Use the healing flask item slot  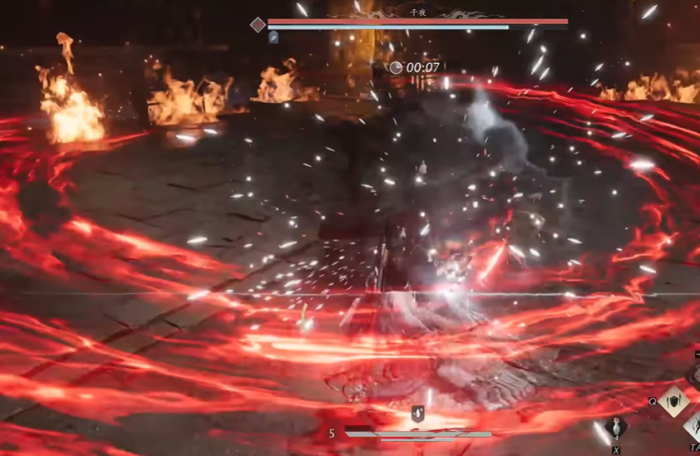coord(616,427)
